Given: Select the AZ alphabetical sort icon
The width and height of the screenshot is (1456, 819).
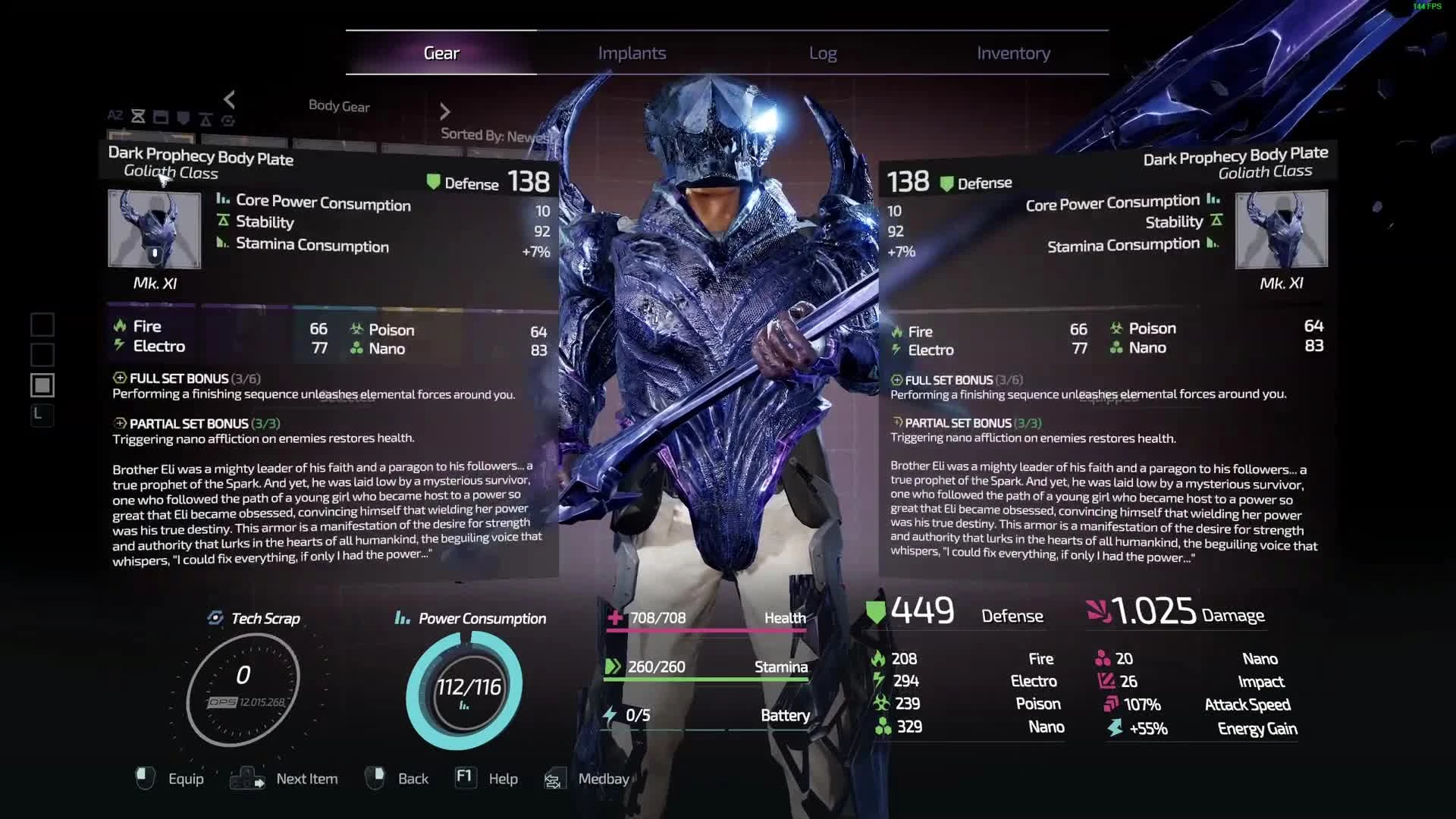Looking at the screenshot, I should [115, 116].
